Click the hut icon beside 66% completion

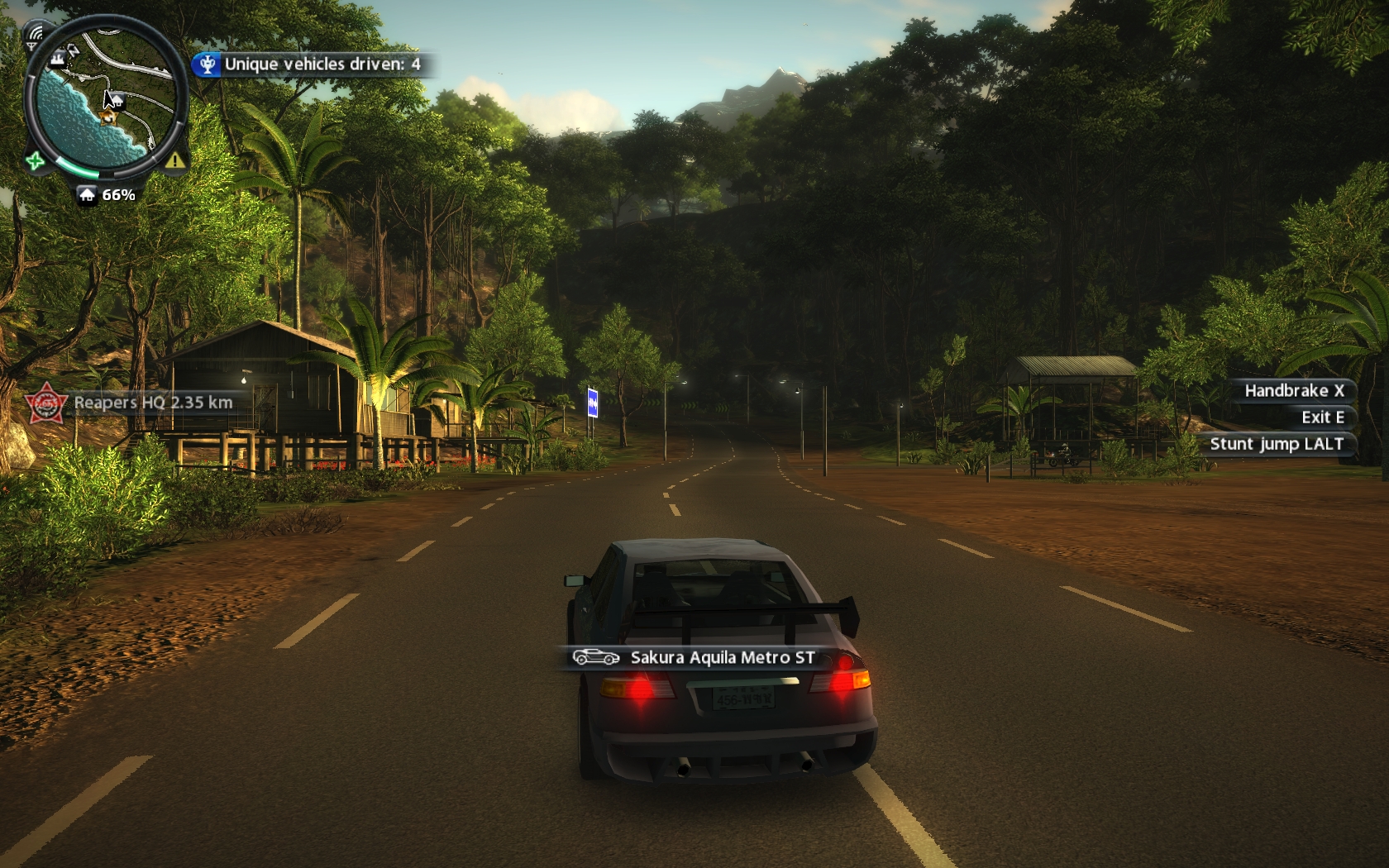[88, 195]
